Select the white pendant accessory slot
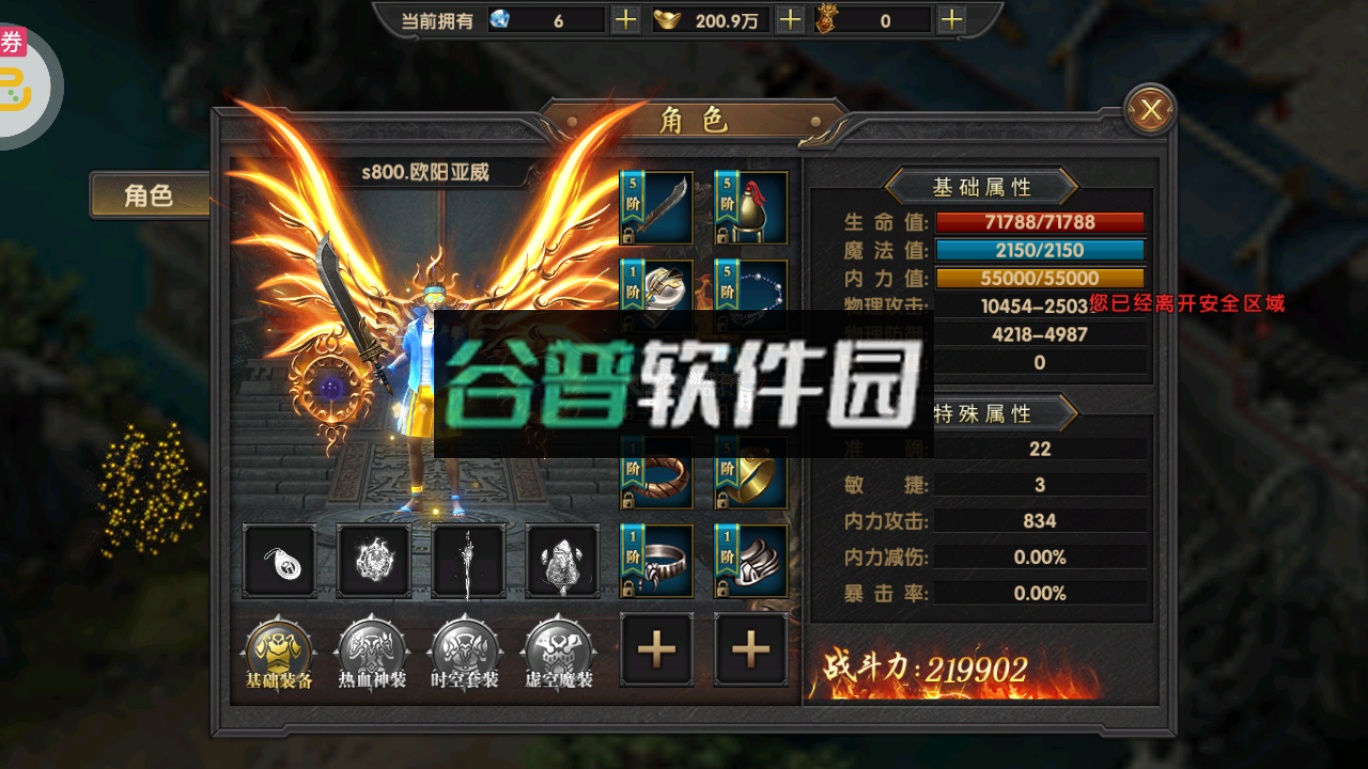The width and height of the screenshot is (1368, 769). 280,560
